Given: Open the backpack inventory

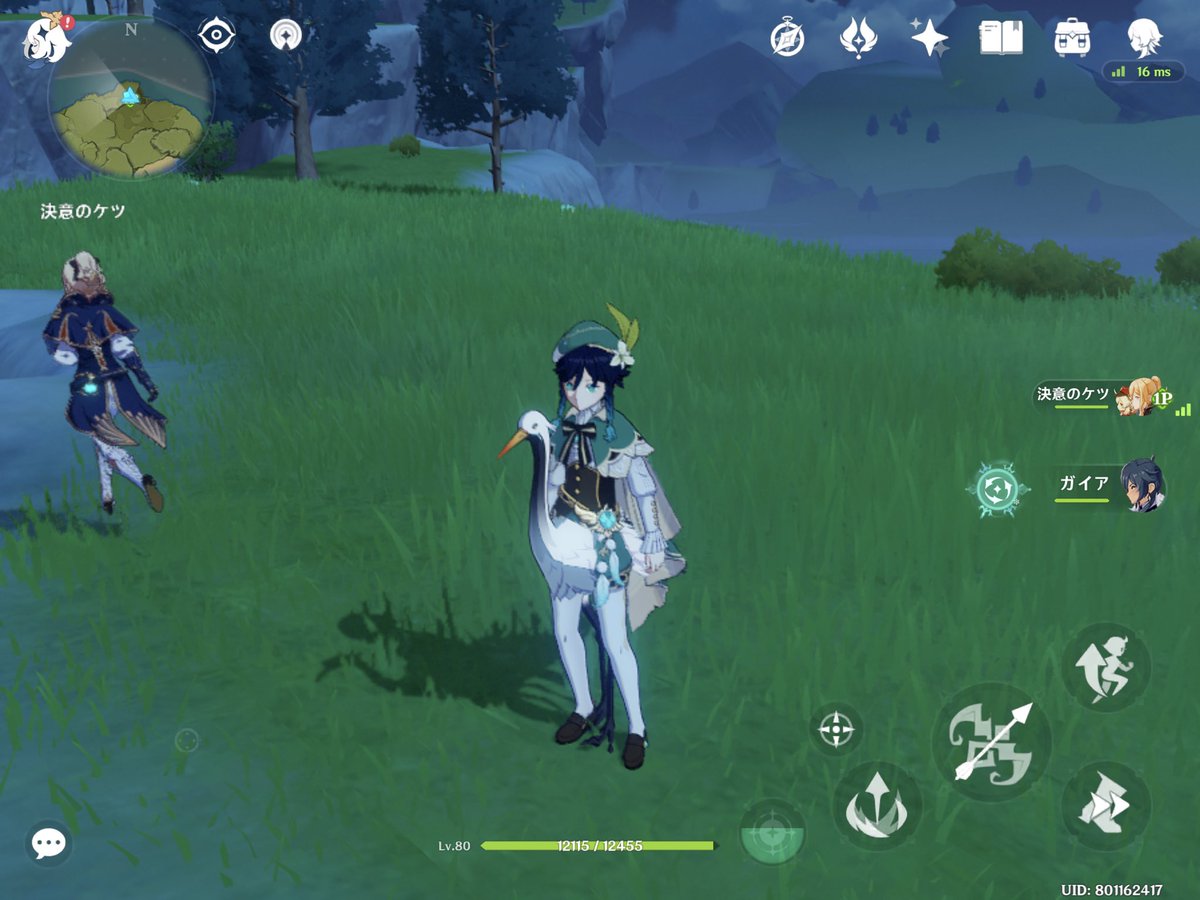Looking at the screenshot, I should [x=1072, y=39].
